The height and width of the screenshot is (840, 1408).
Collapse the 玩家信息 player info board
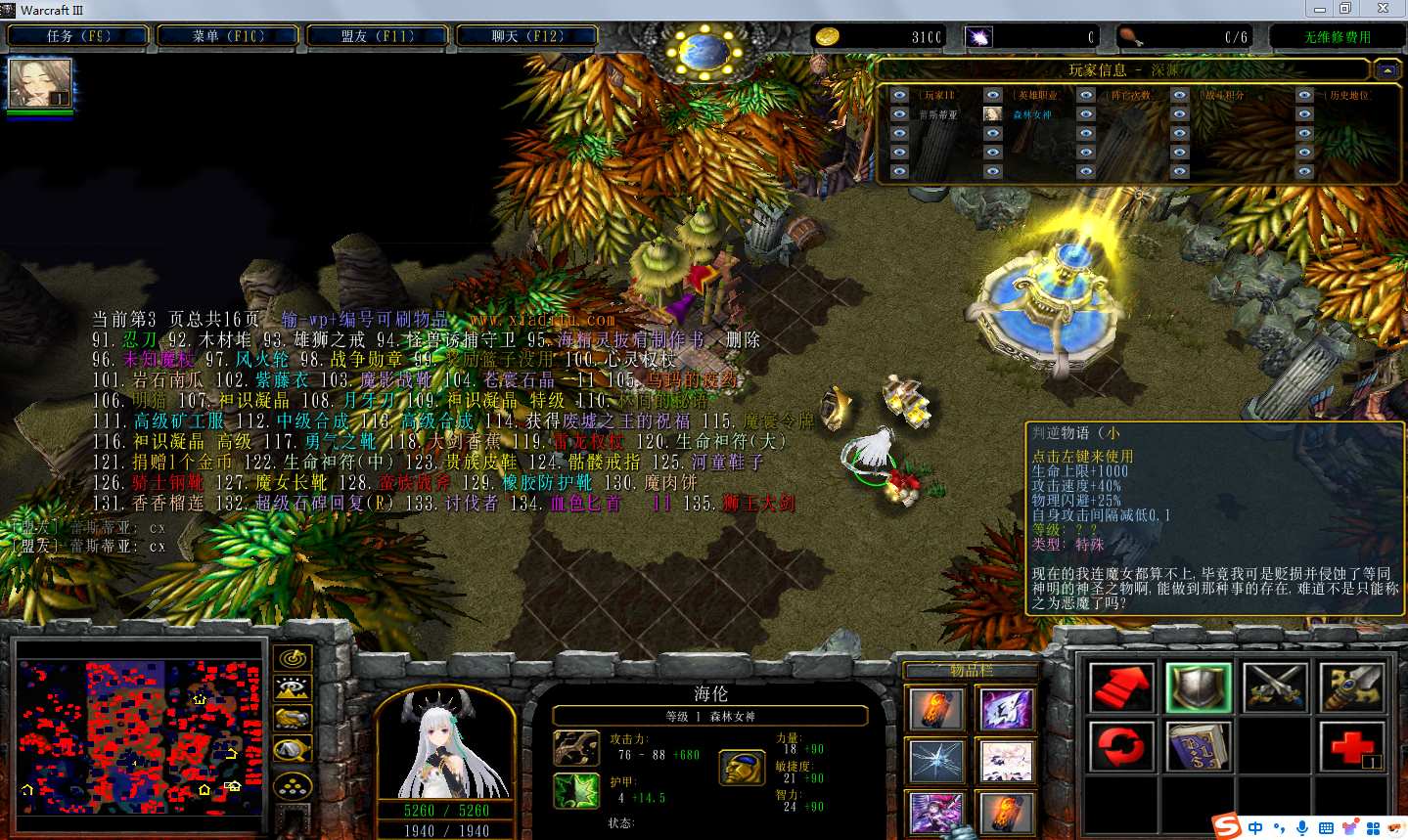[1386, 70]
